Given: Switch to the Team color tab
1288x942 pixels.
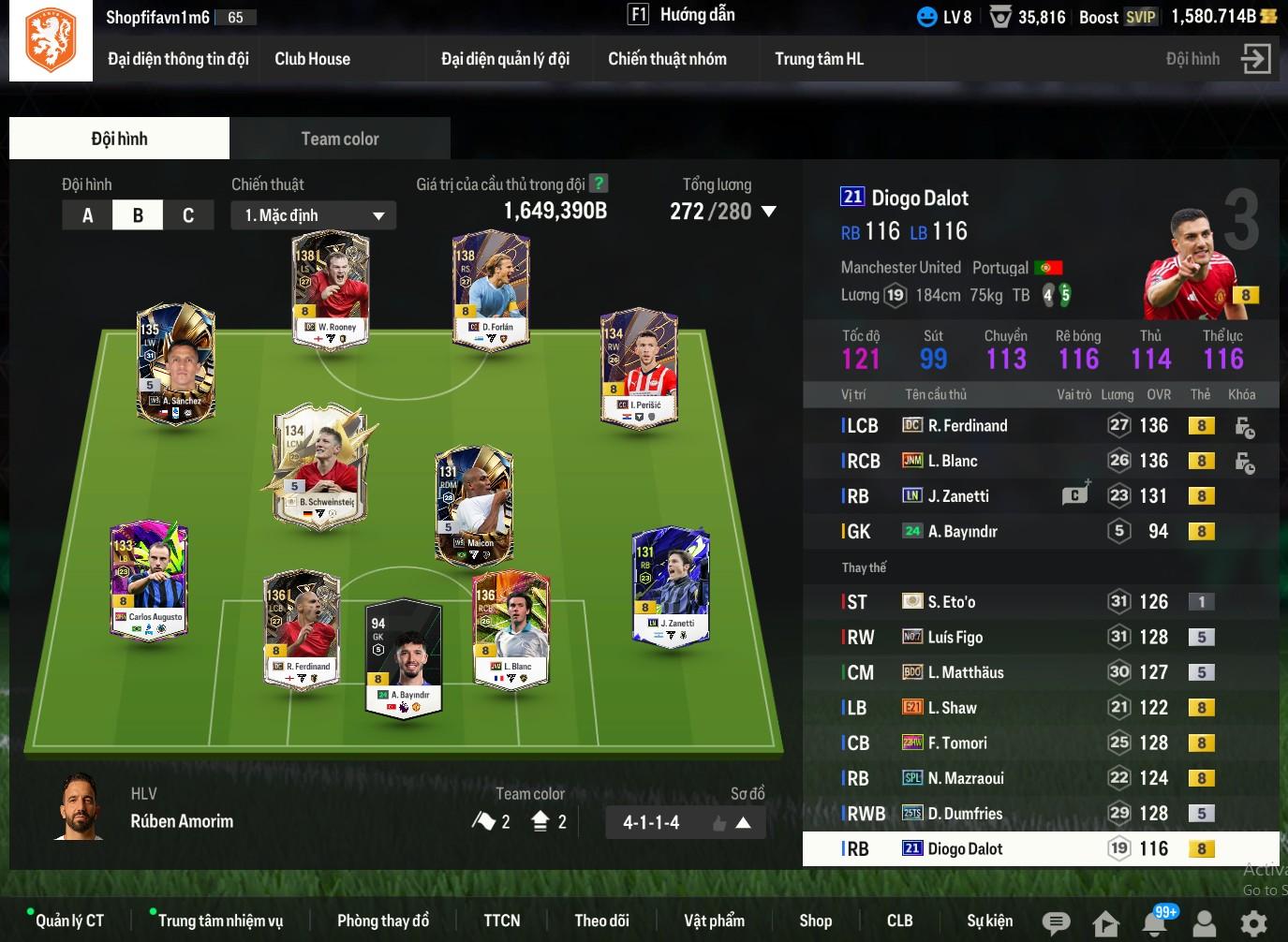Looking at the screenshot, I should point(339,139).
